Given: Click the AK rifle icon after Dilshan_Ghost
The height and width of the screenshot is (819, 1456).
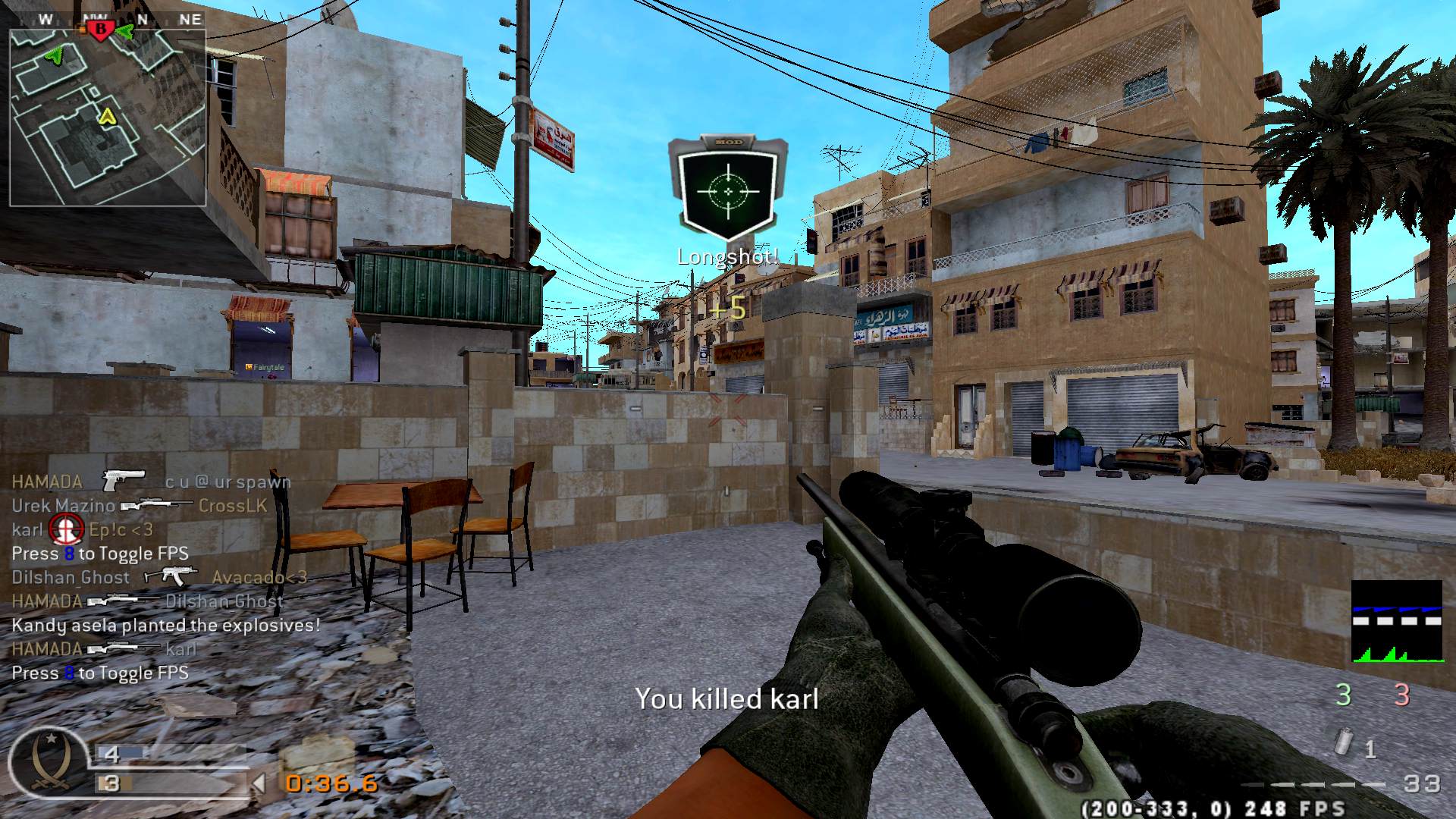Looking at the screenshot, I should click(x=171, y=577).
